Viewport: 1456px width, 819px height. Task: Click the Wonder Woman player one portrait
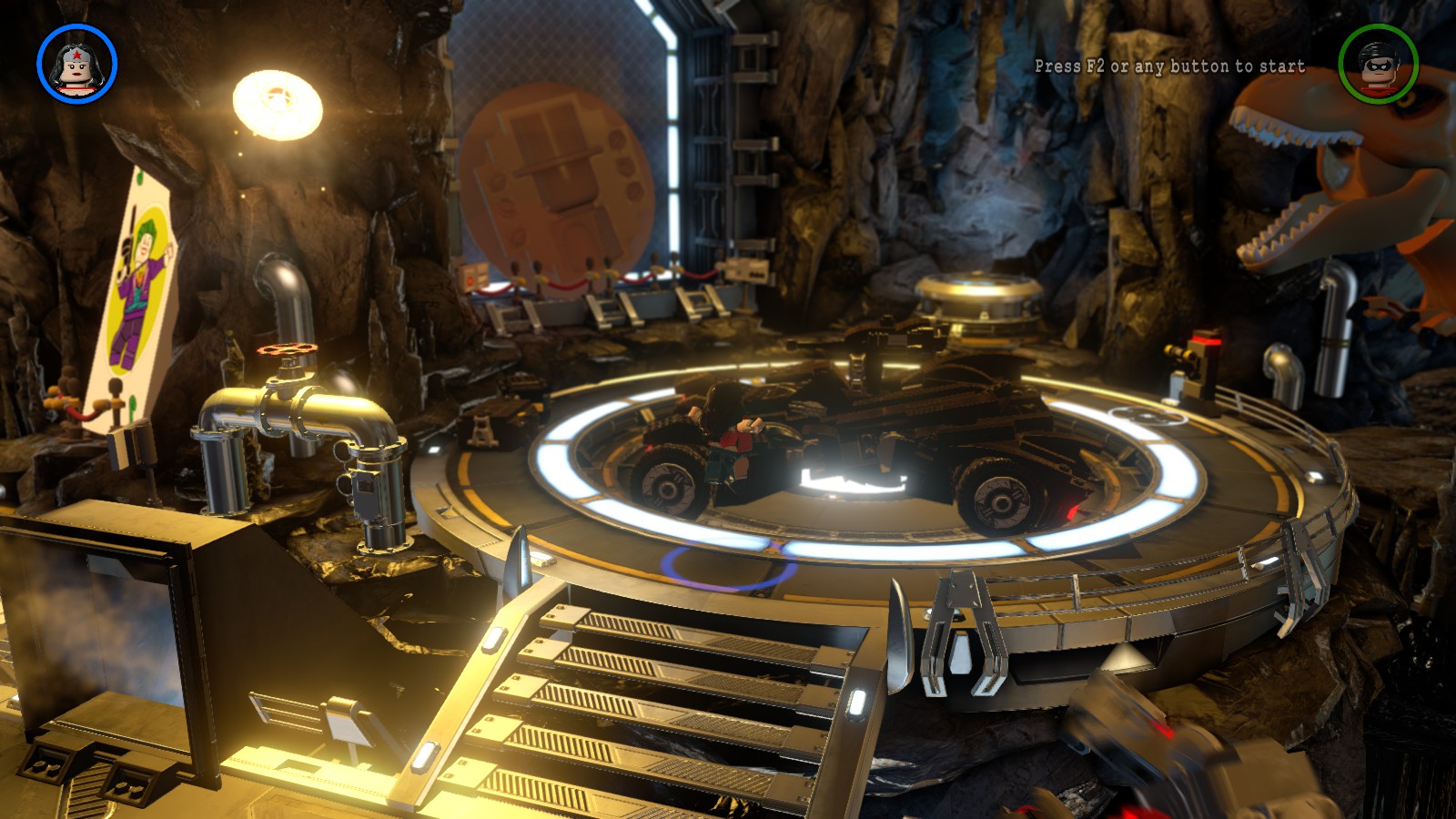tap(77, 65)
